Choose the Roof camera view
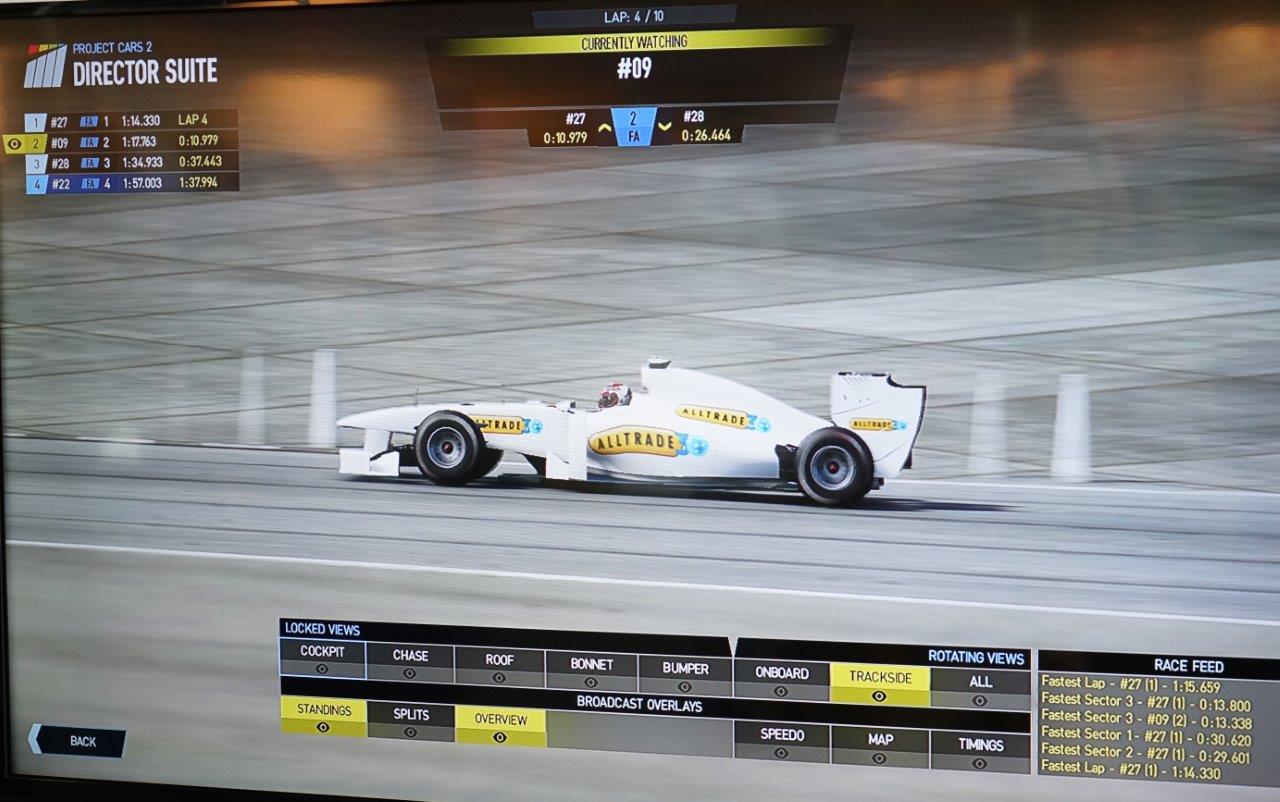Viewport: 1280px width, 802px height. coord(499,667)
